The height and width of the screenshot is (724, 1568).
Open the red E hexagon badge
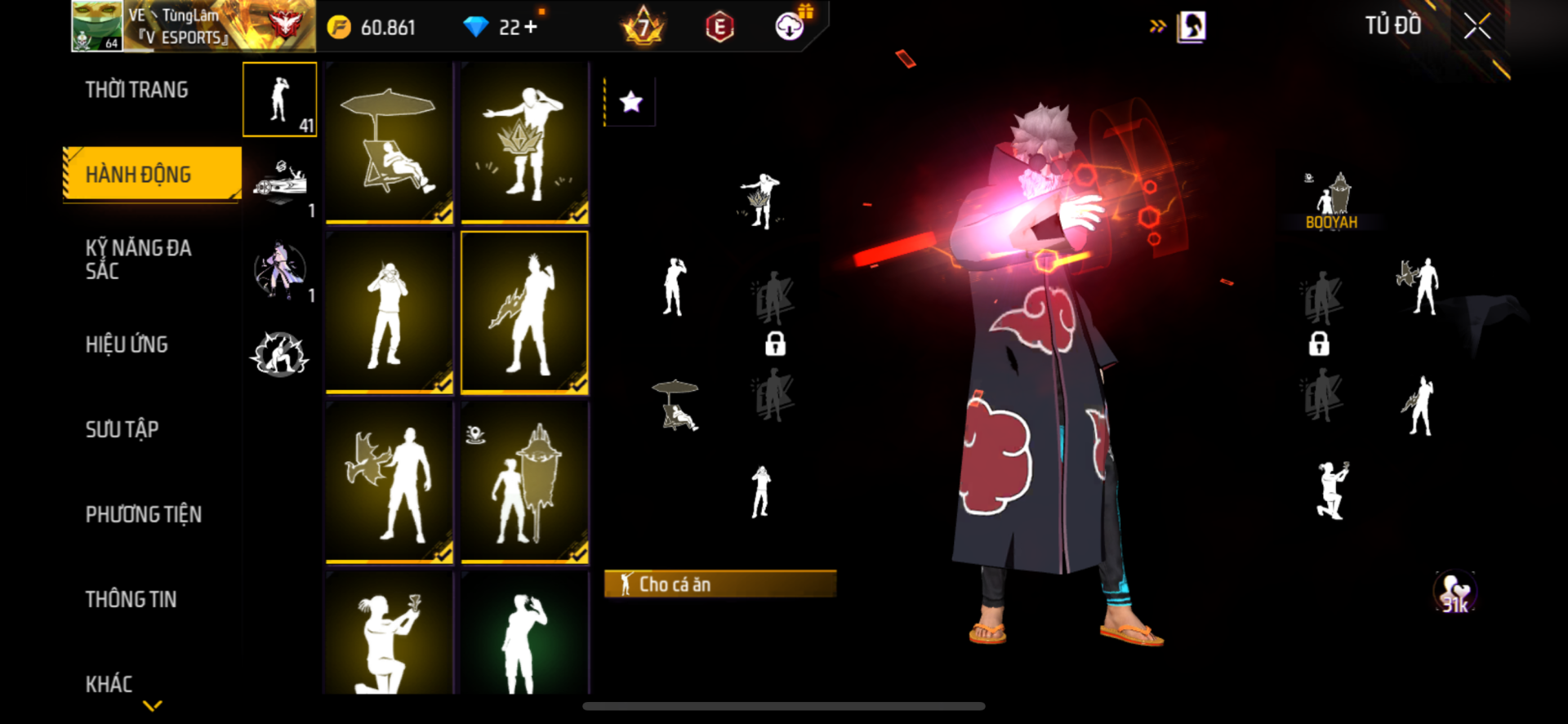click(719, 28)
